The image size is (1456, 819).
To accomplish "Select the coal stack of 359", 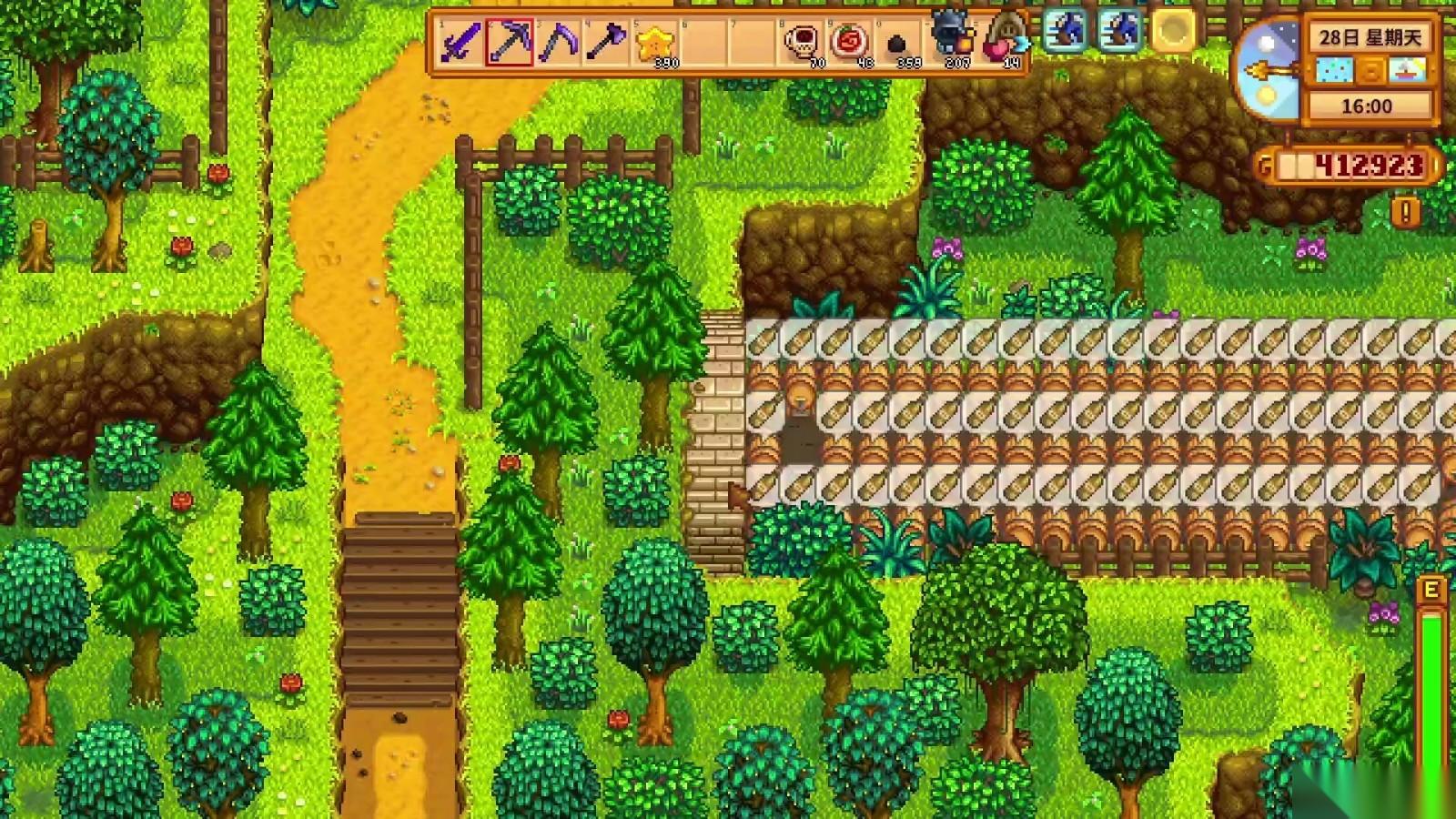I will [x=899, y=44].
